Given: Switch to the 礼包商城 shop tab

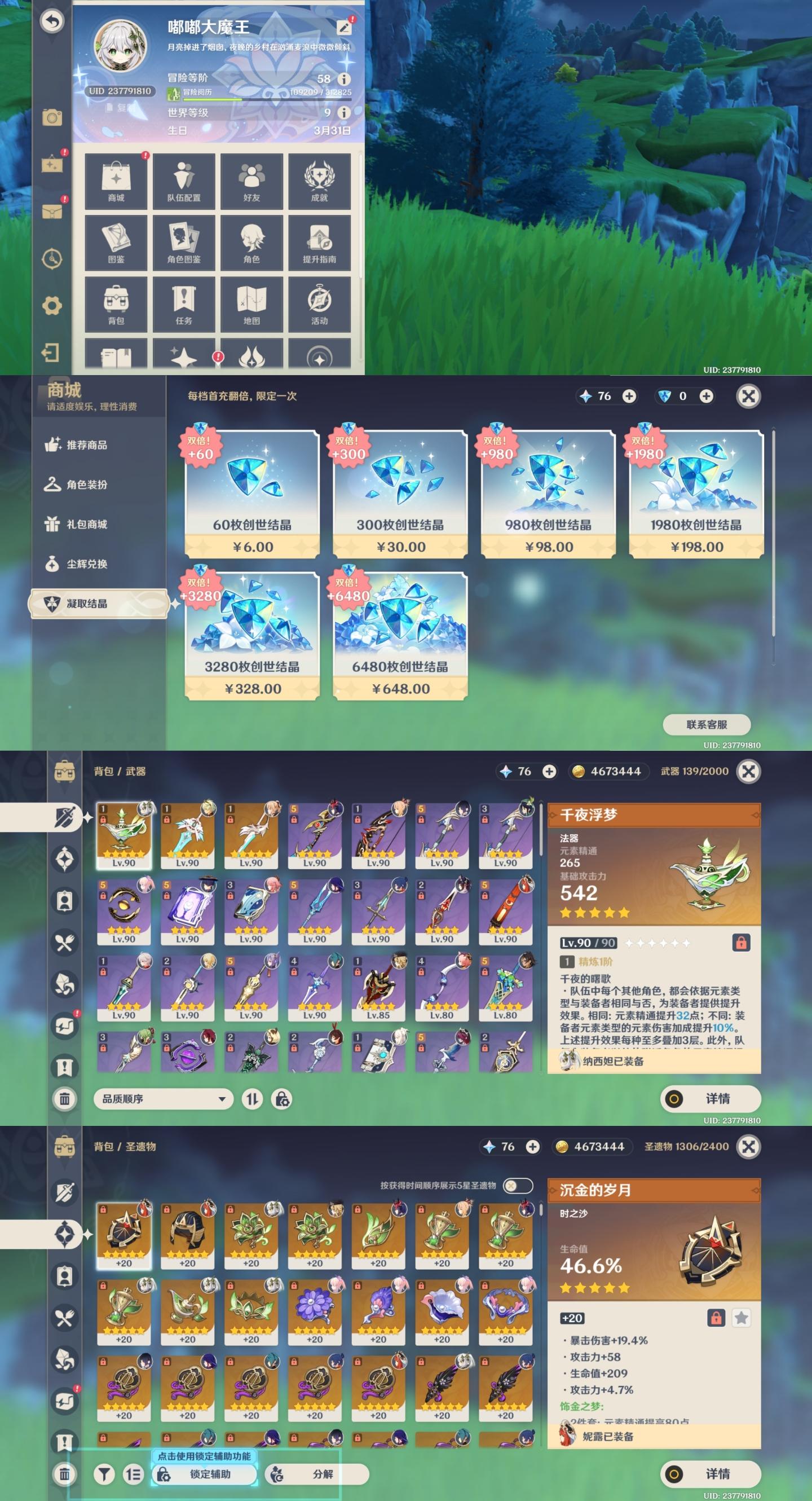Looking at the screenshot, I should pyautogui.click(x=87, y=525).
